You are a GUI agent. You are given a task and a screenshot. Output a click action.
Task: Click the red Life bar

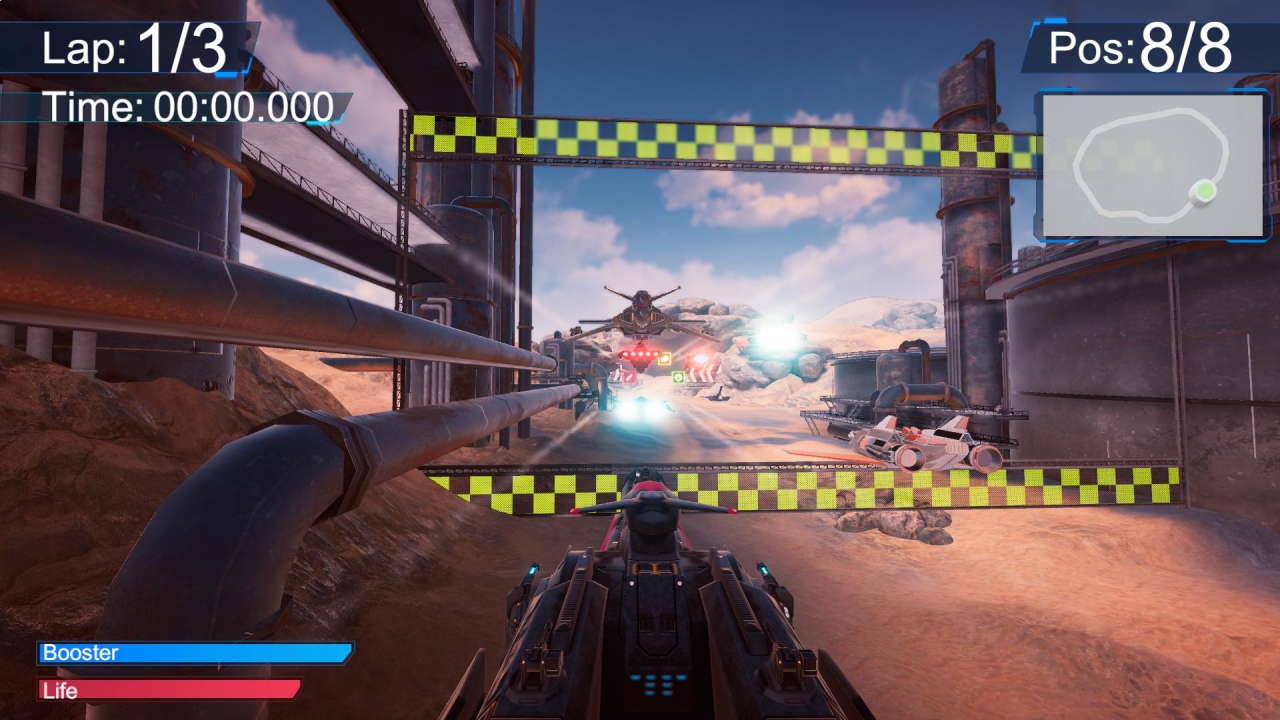[x=170, y=690]
